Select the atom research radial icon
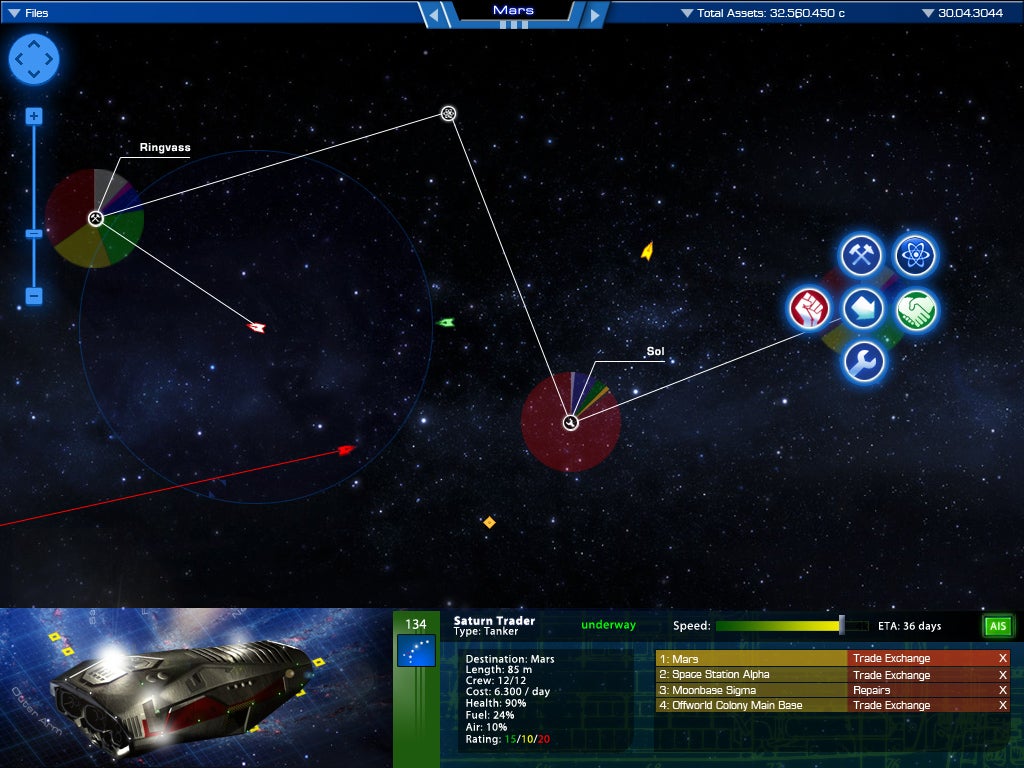This screenshot has height=768, width=1024. point(914,256)
